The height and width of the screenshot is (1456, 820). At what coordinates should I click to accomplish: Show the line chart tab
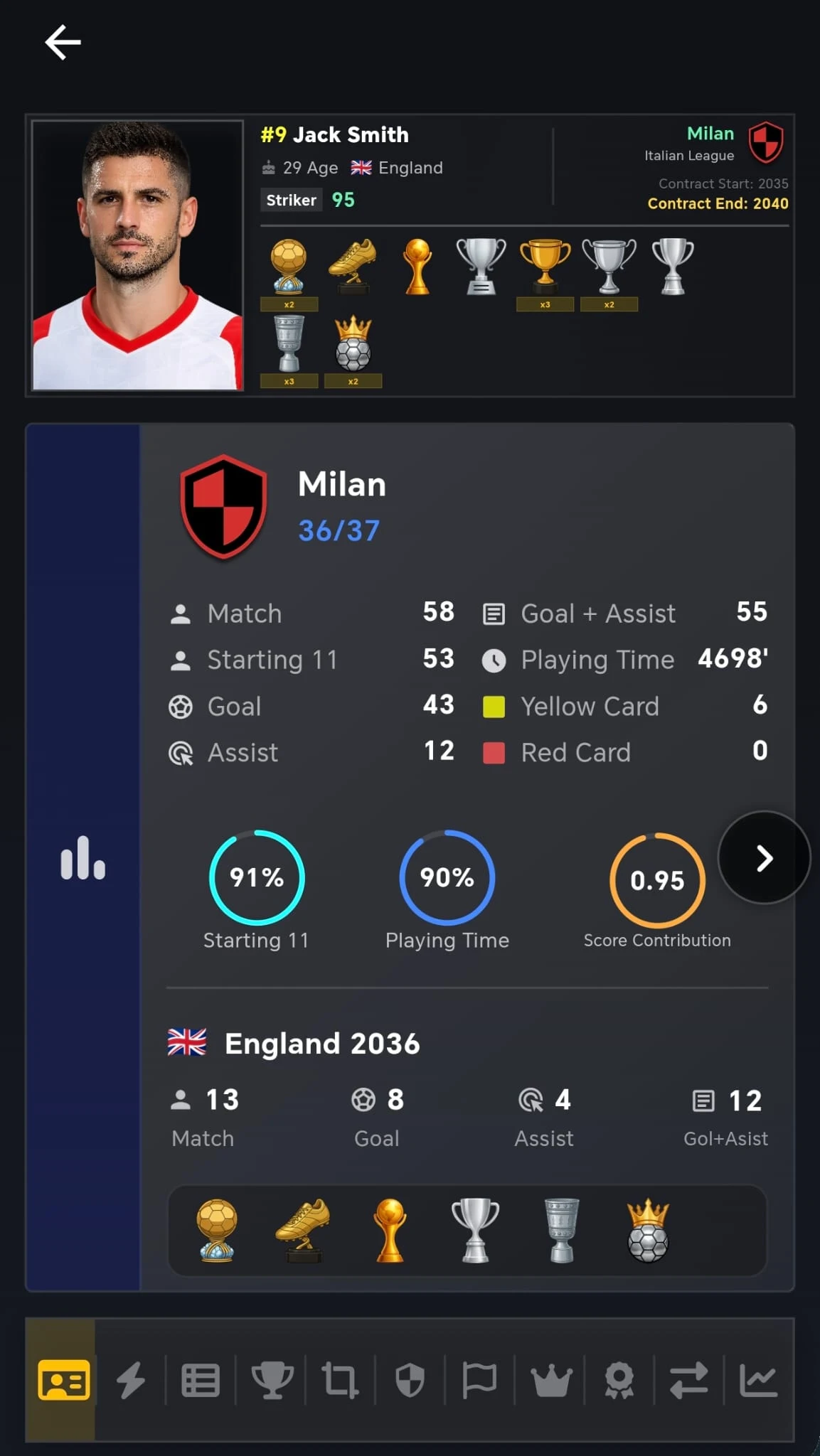758,1380
